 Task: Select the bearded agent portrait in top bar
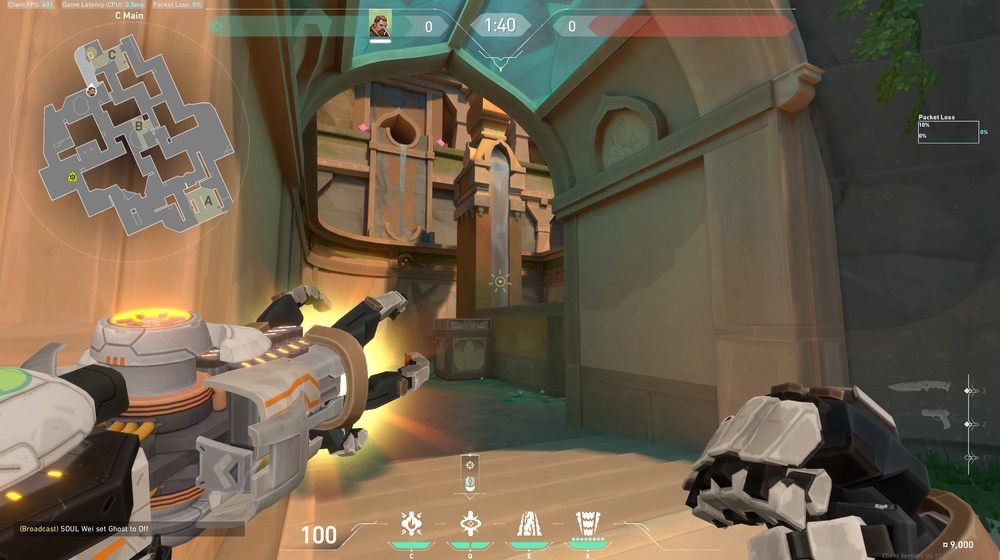click(x=380, y=25)
